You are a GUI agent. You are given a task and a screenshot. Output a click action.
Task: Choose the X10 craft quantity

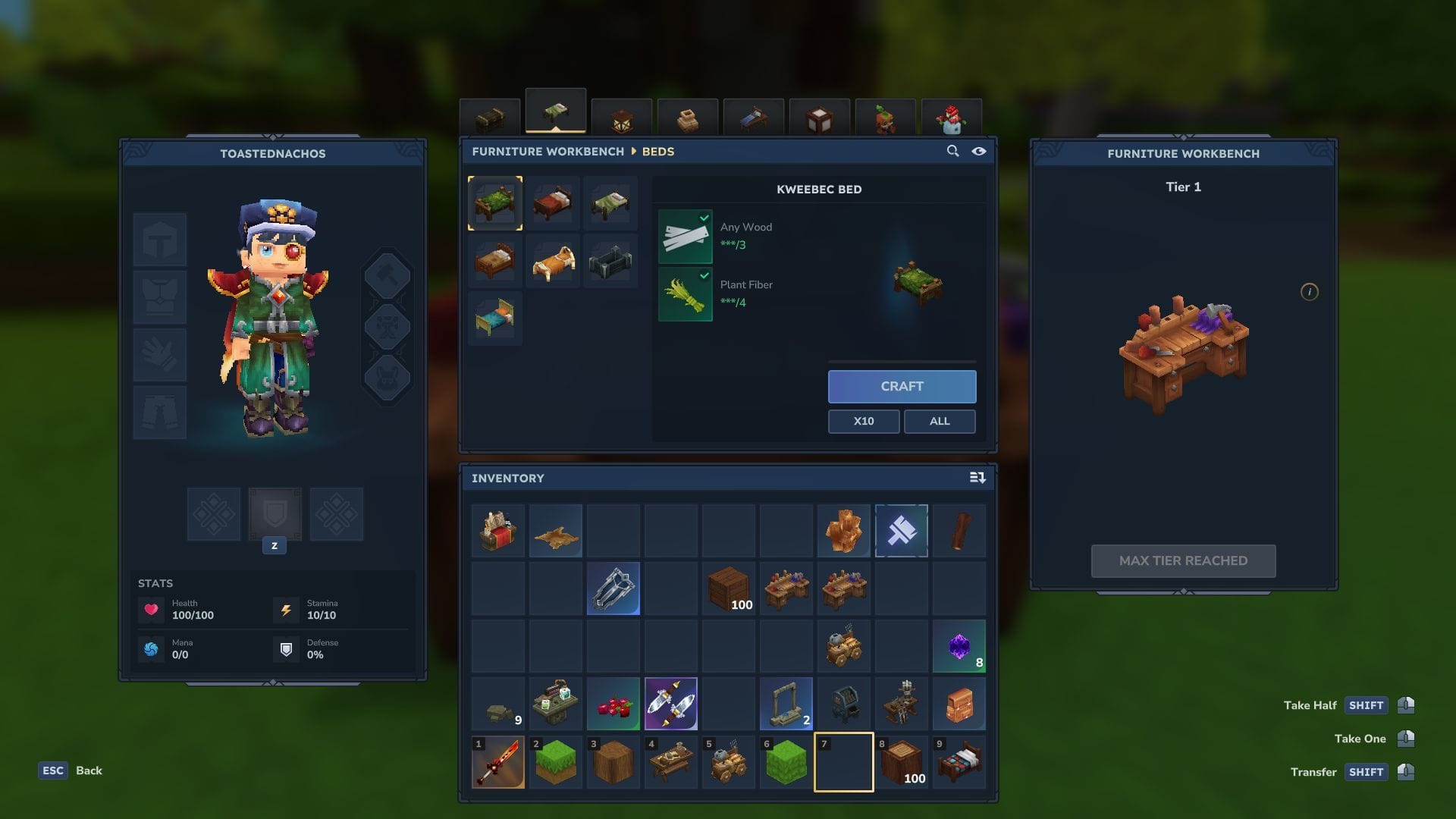click(x=863, y=421)
